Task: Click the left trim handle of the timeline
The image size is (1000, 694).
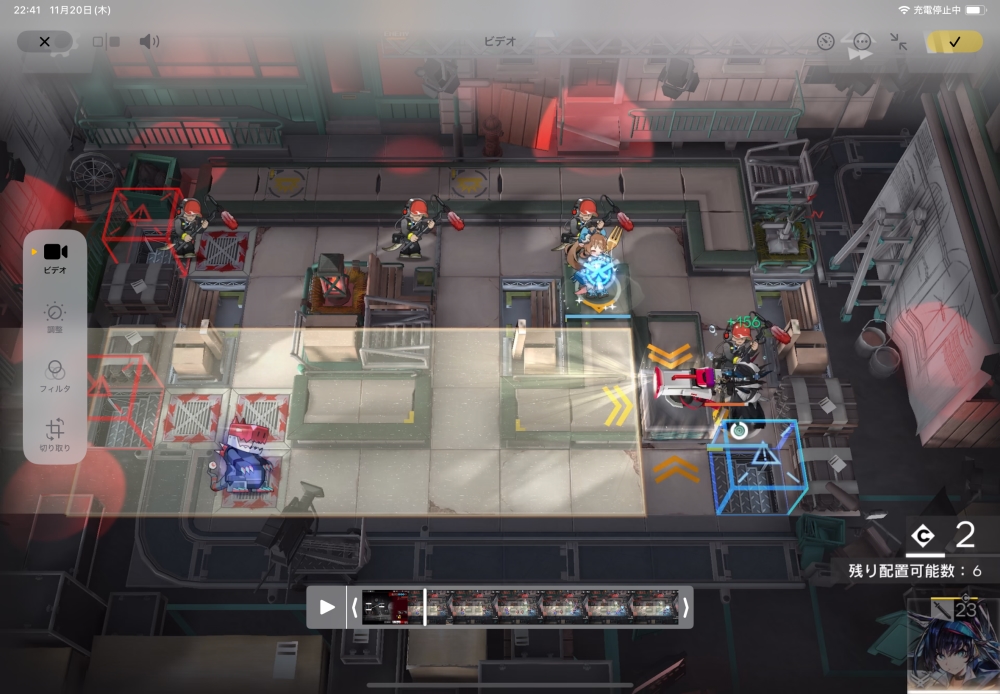Action: coord(354,607)
